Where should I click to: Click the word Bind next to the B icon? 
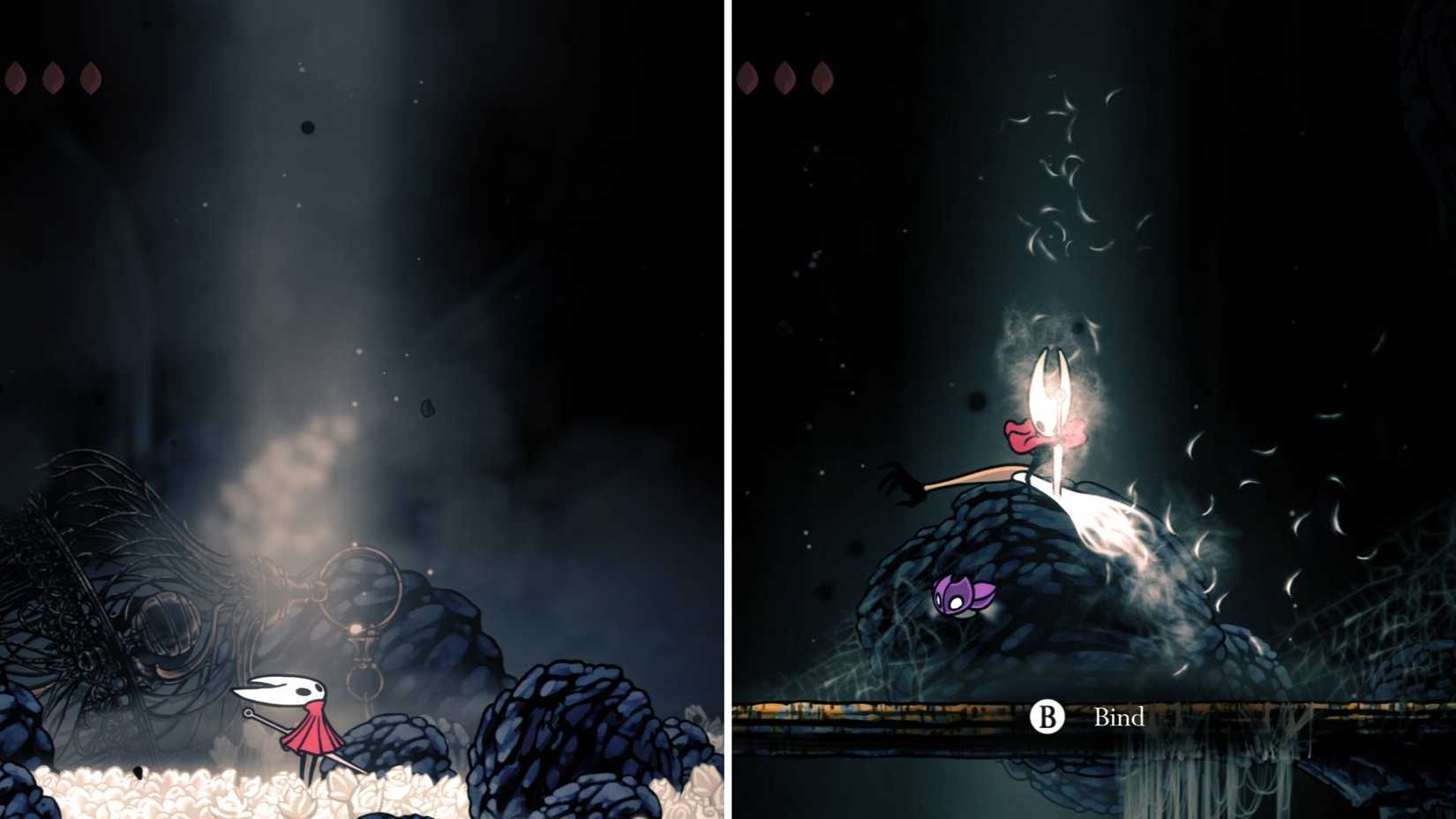(x=1117, y=718)
